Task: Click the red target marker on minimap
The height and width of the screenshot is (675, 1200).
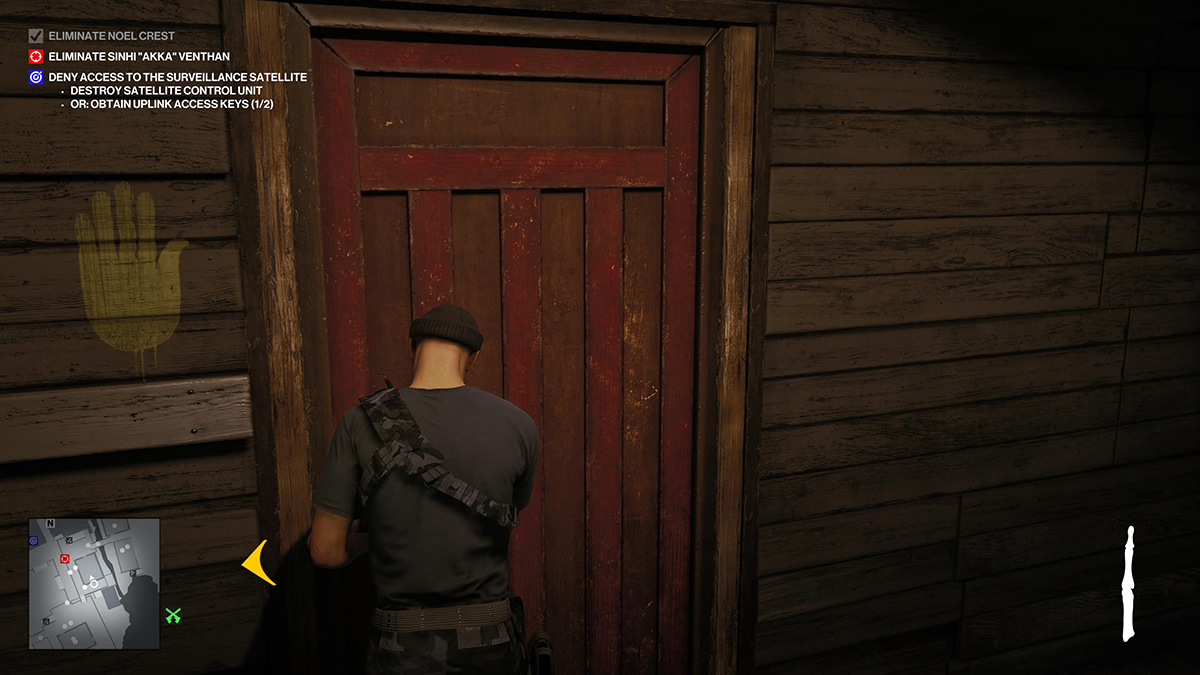Action: (x=65, y=559)
